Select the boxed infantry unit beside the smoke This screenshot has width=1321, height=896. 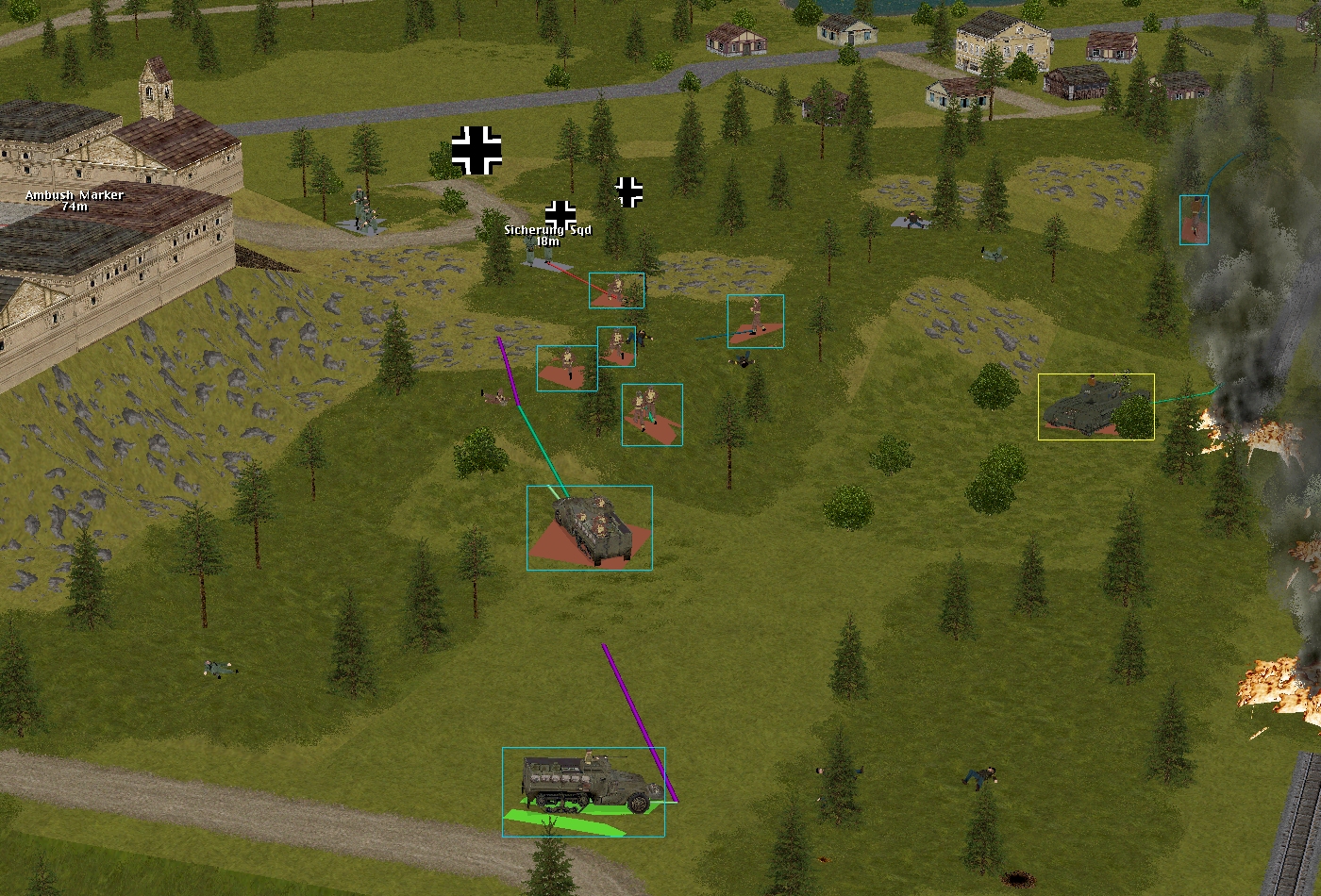[1194, 220]
